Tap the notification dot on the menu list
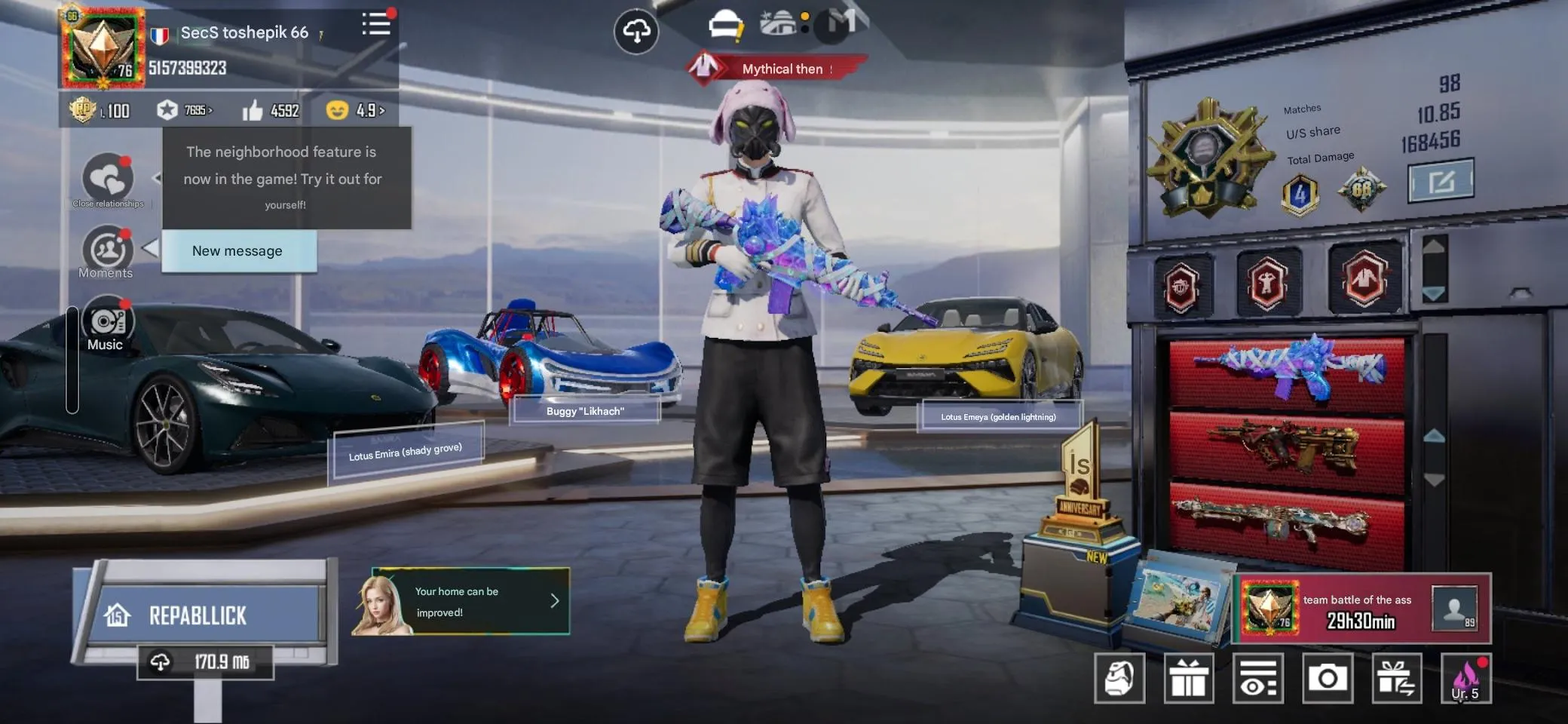The image size is (1568, 724). point(391,13)
